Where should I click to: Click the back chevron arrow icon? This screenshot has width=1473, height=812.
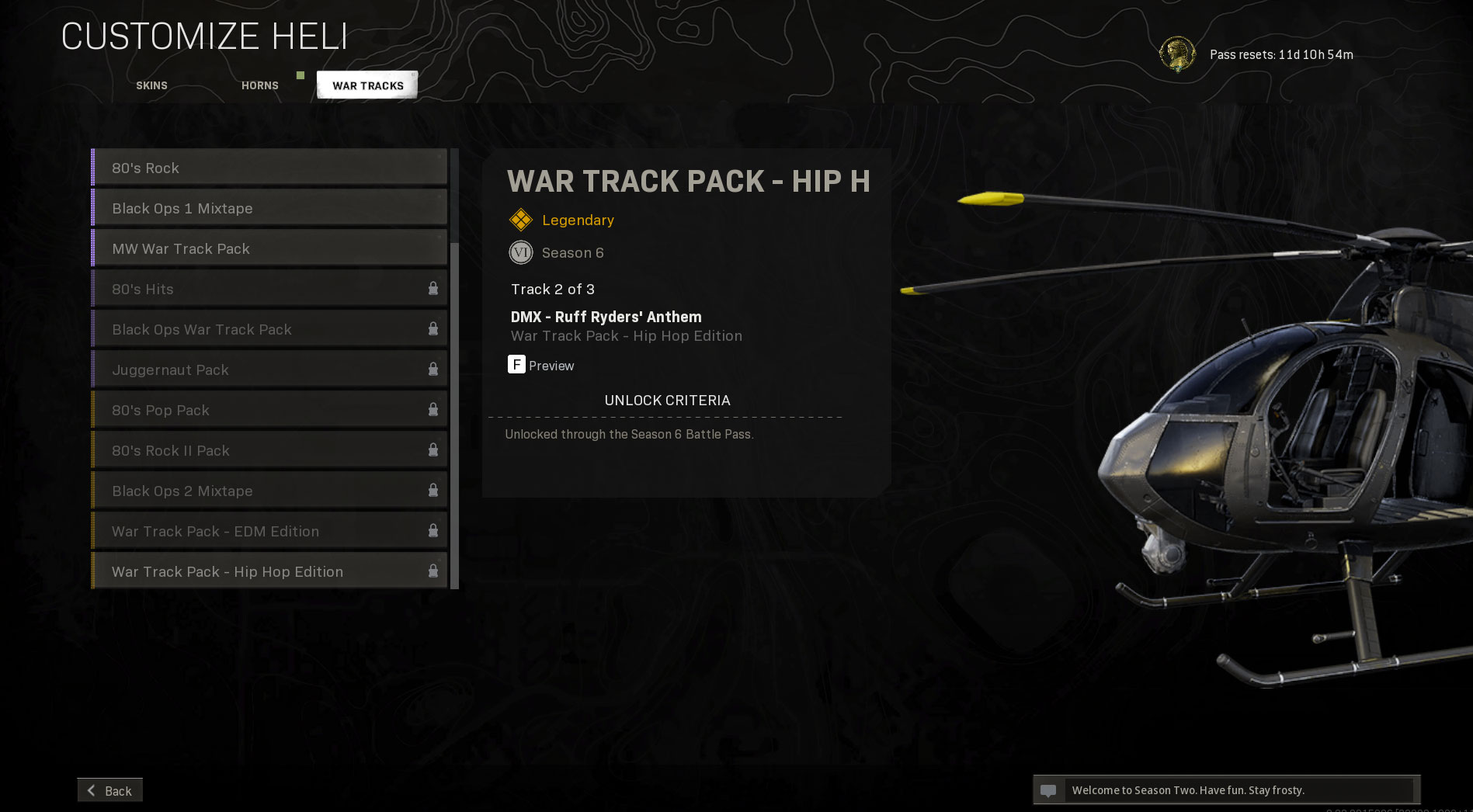coord(92,789)
